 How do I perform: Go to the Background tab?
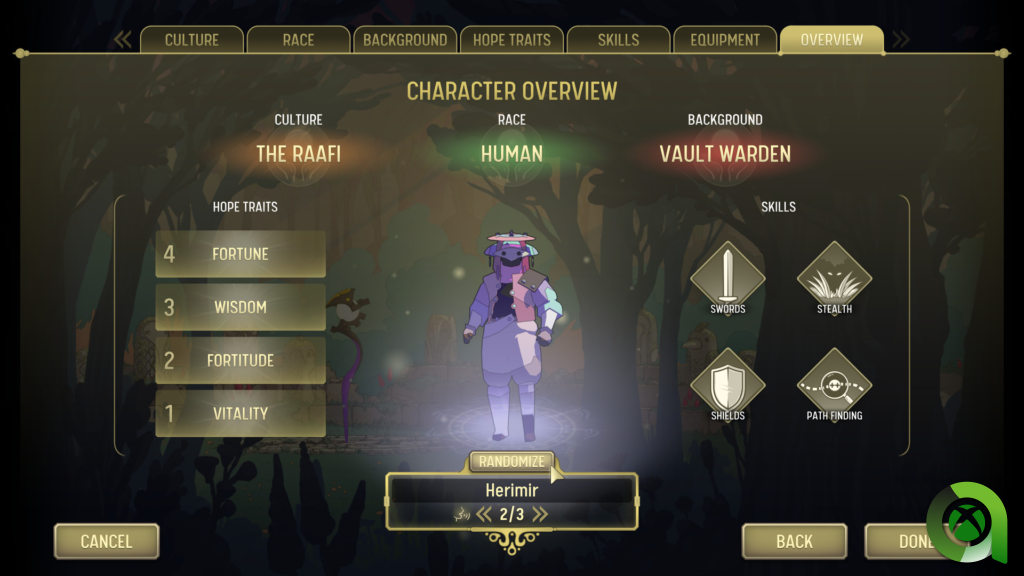[405, 40]
